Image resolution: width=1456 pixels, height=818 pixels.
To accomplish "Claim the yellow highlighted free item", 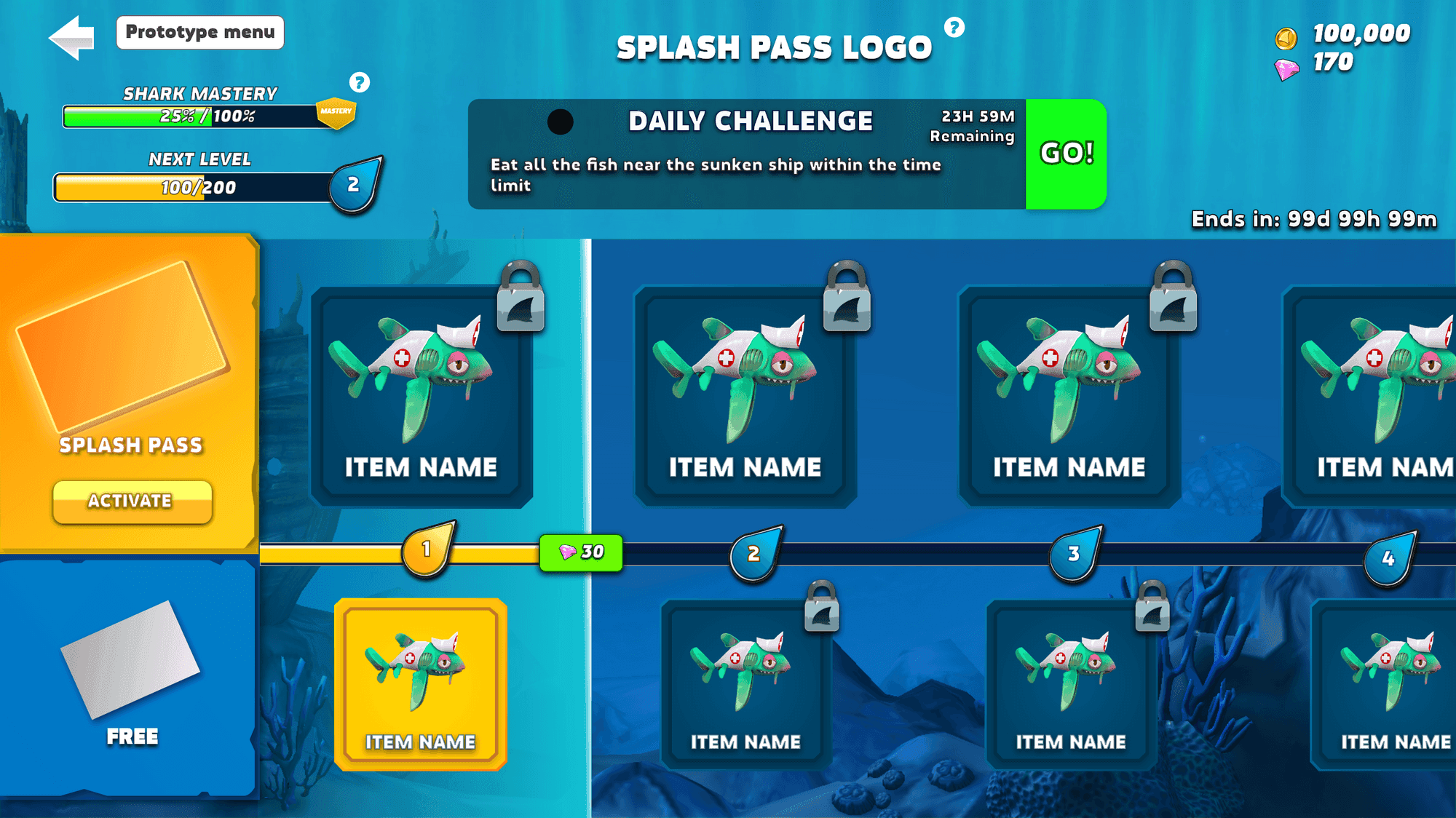I will point(421,684).
